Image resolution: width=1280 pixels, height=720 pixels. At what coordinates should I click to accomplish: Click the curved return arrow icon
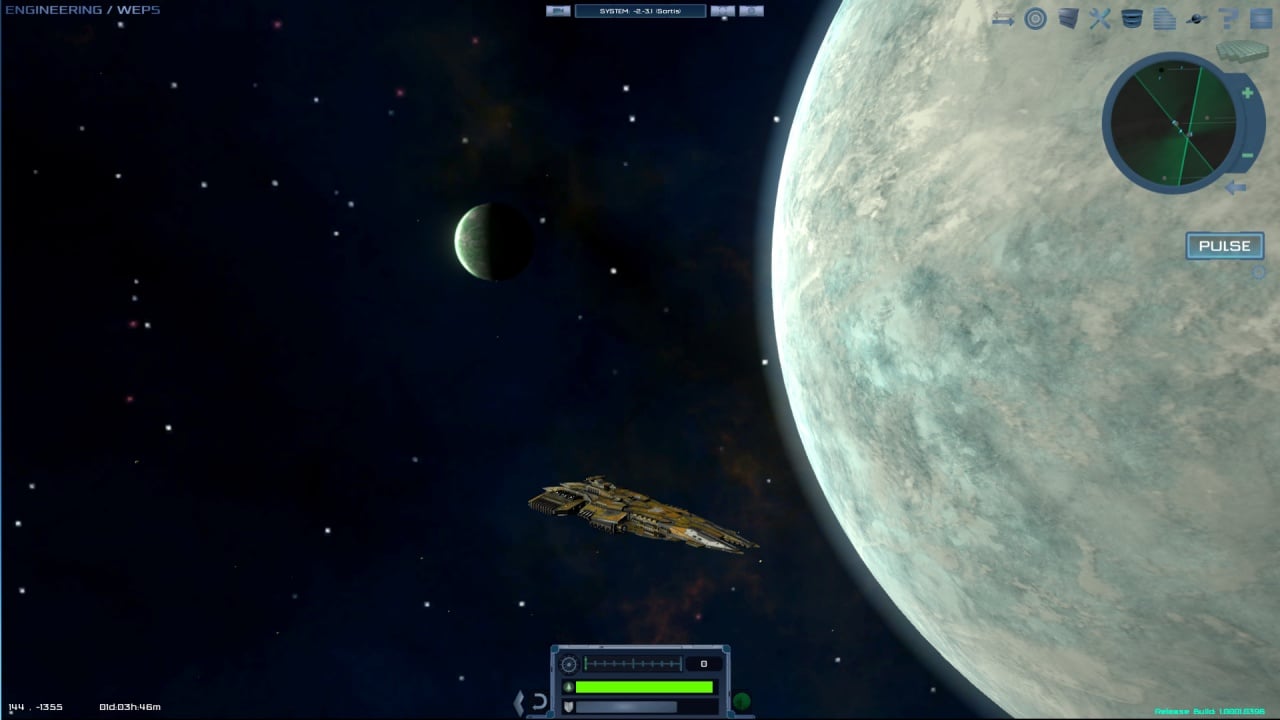(x=539, y=702)
